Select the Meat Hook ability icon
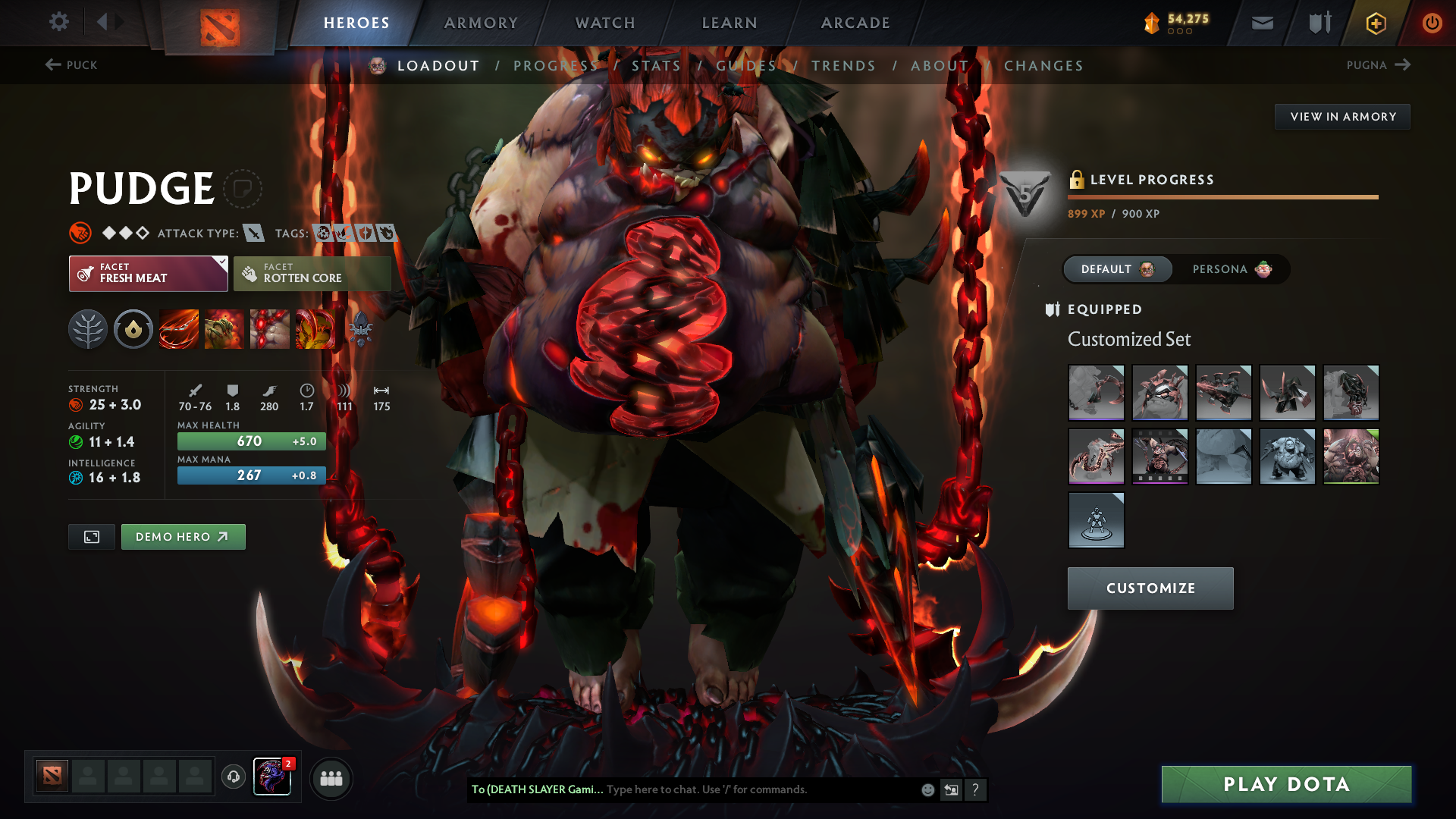The width and height of the screenshot is (1456, 819). point(178,329)
